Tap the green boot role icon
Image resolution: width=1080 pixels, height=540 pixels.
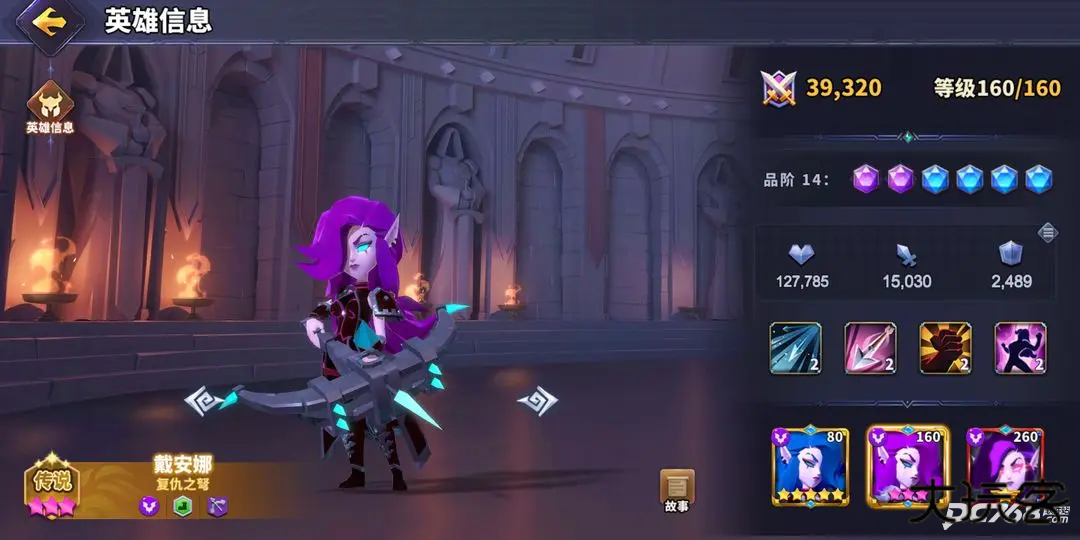(x=183, y=506)
